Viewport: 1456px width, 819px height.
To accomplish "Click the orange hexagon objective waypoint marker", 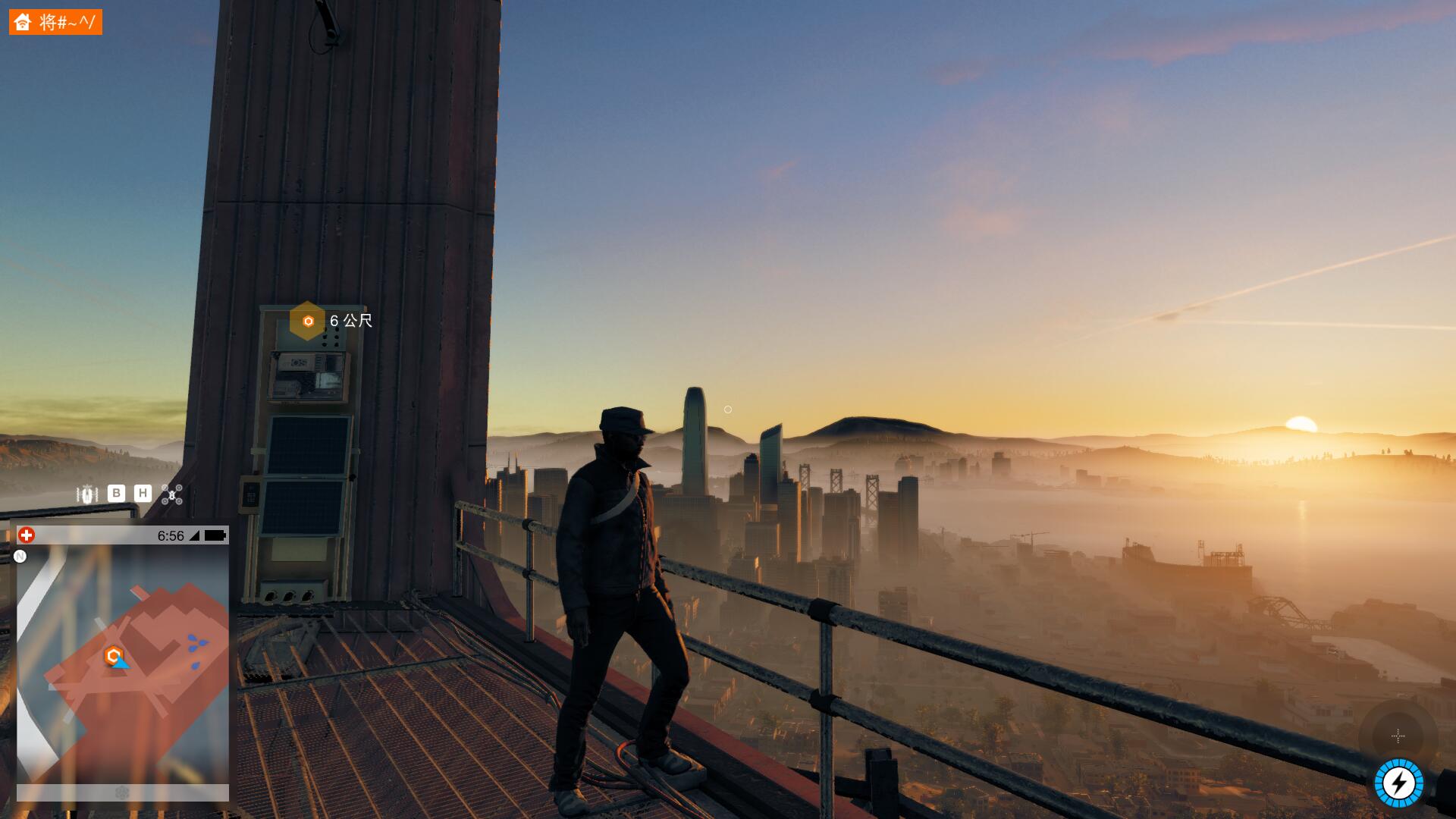I will (307, 321).
